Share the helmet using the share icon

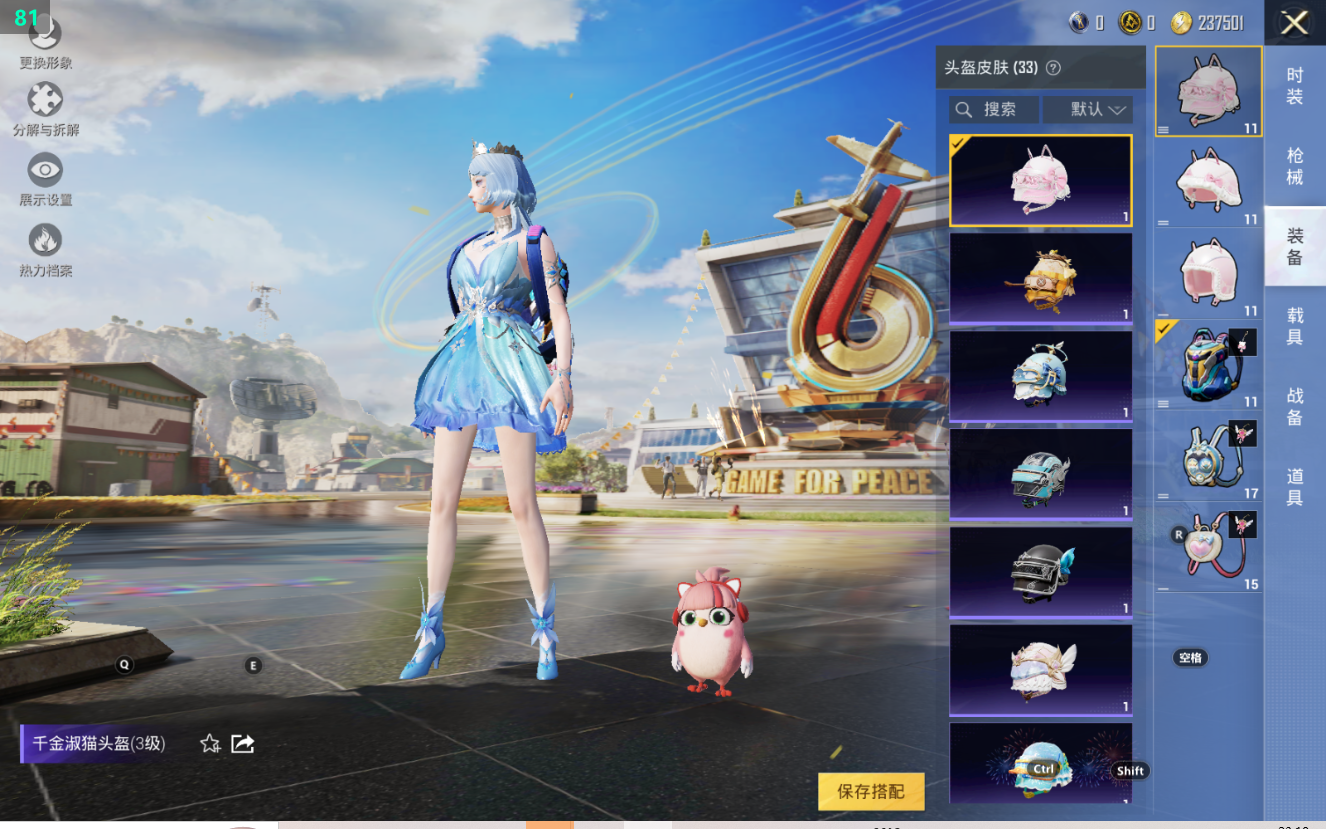tap(243, 743)
